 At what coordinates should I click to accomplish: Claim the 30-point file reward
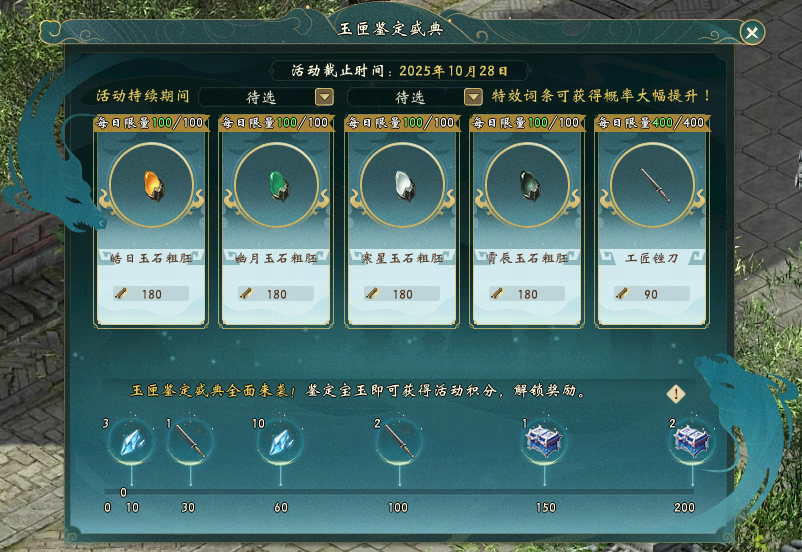click(189, 441)
